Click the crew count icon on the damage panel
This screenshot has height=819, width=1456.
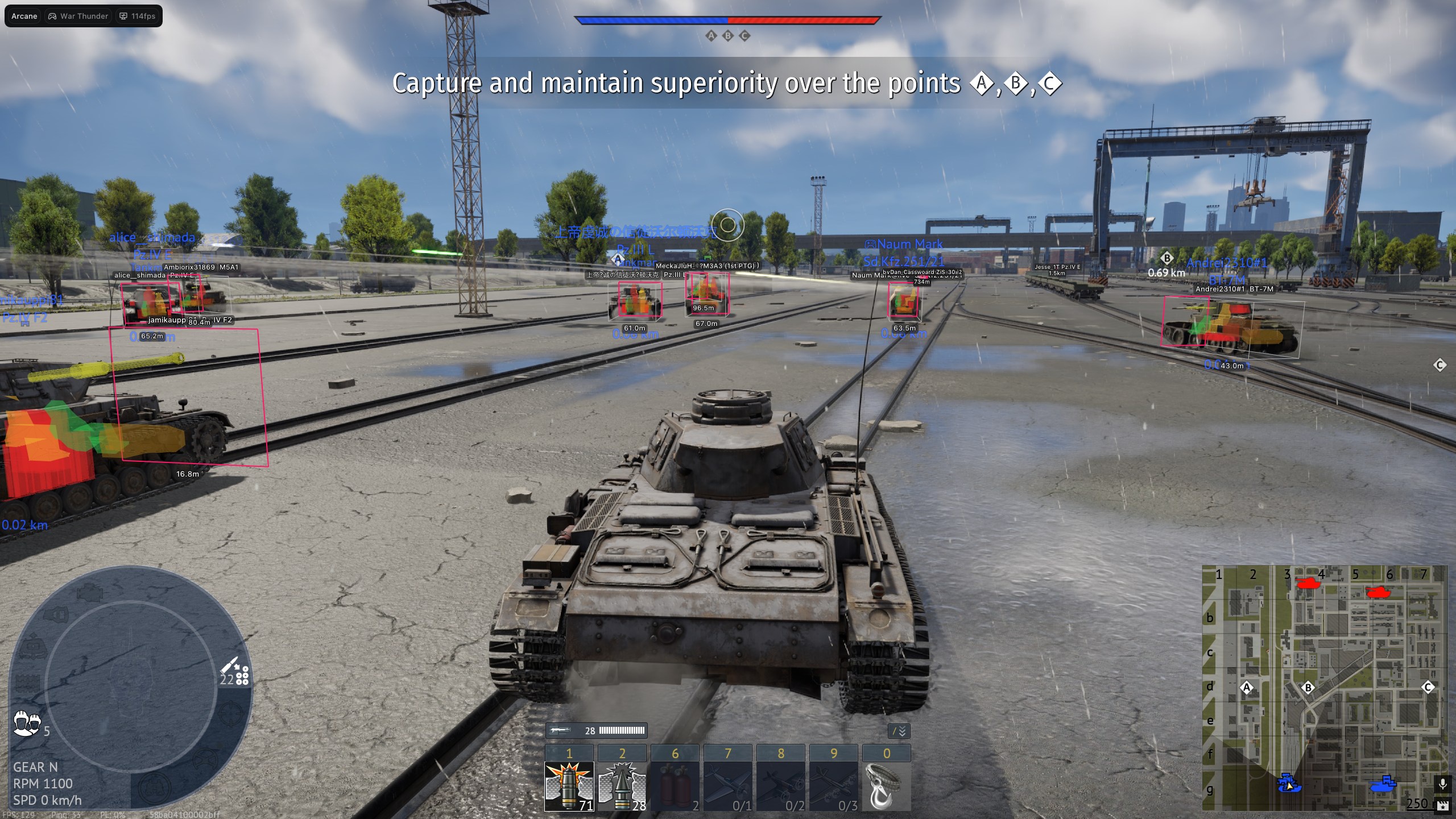26,722
